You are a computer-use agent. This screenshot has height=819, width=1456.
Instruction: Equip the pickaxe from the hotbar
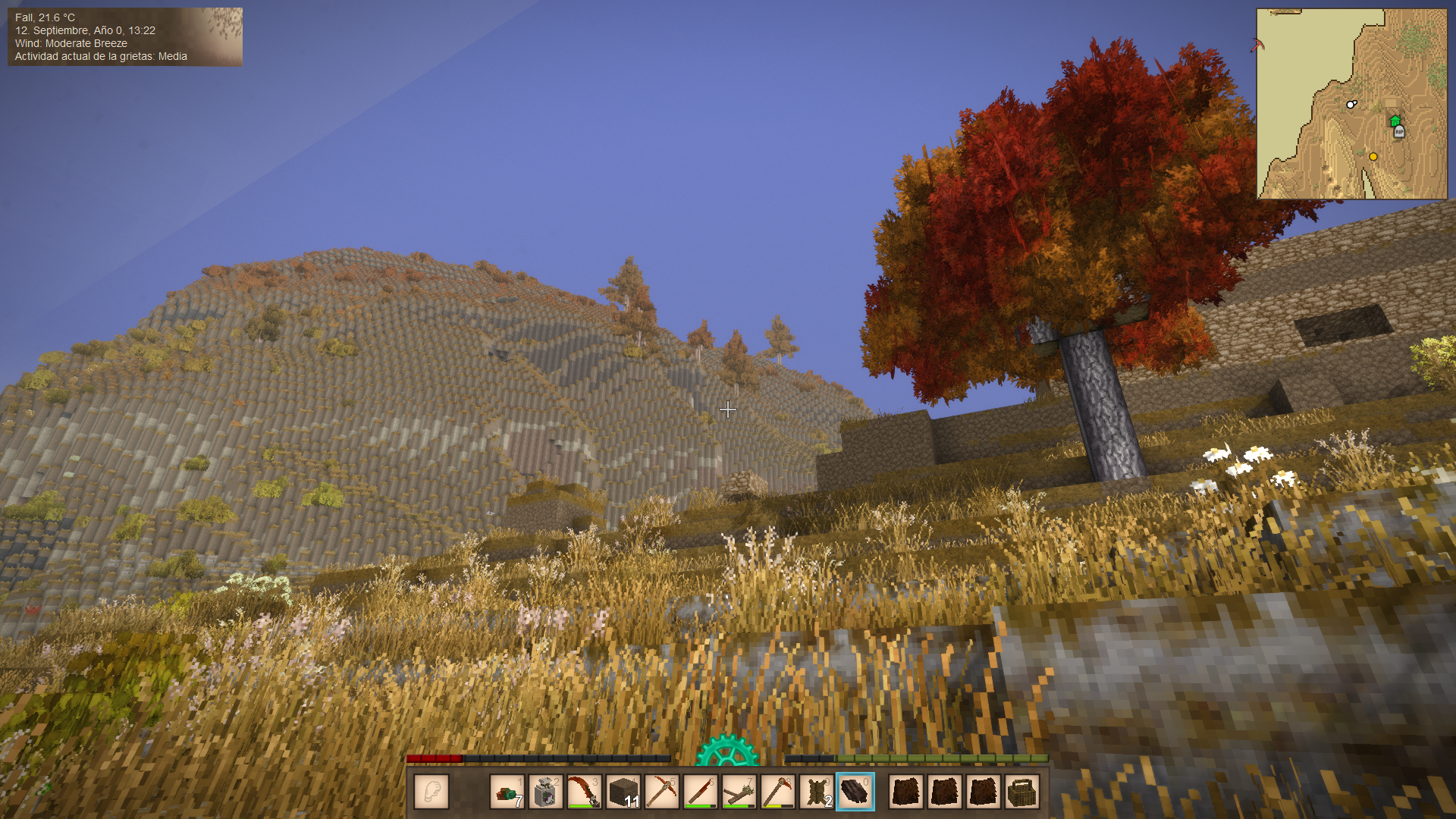(662, 792)
